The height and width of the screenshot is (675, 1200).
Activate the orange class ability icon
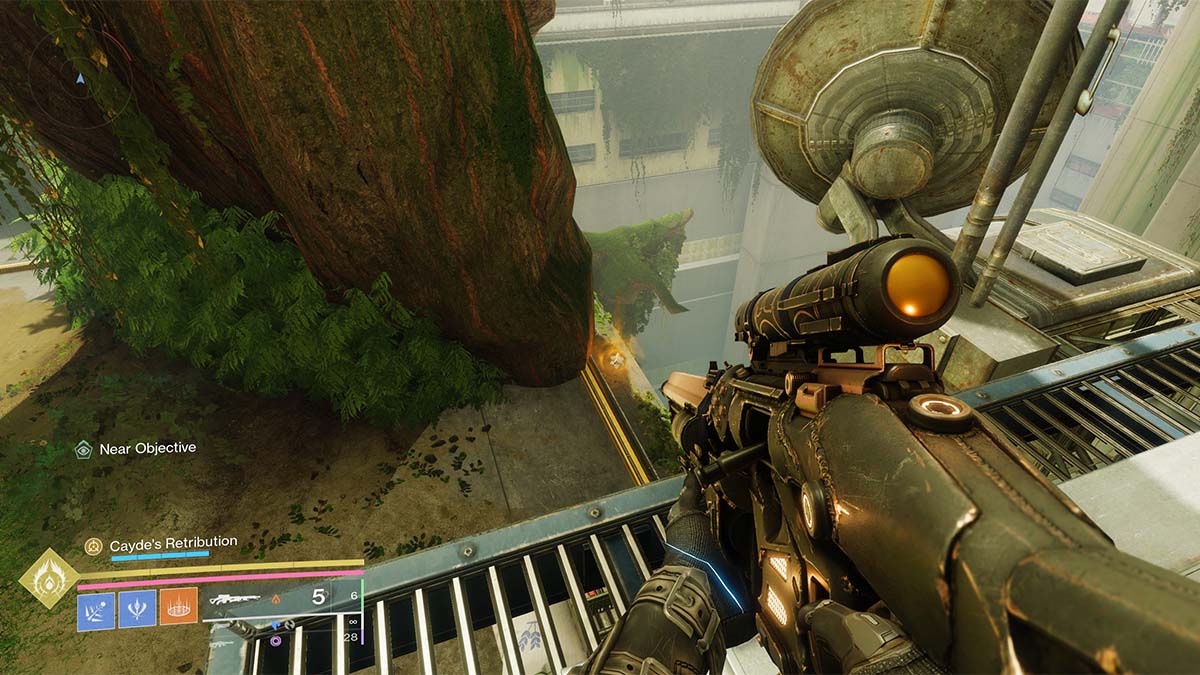click(x=178, y=609)
